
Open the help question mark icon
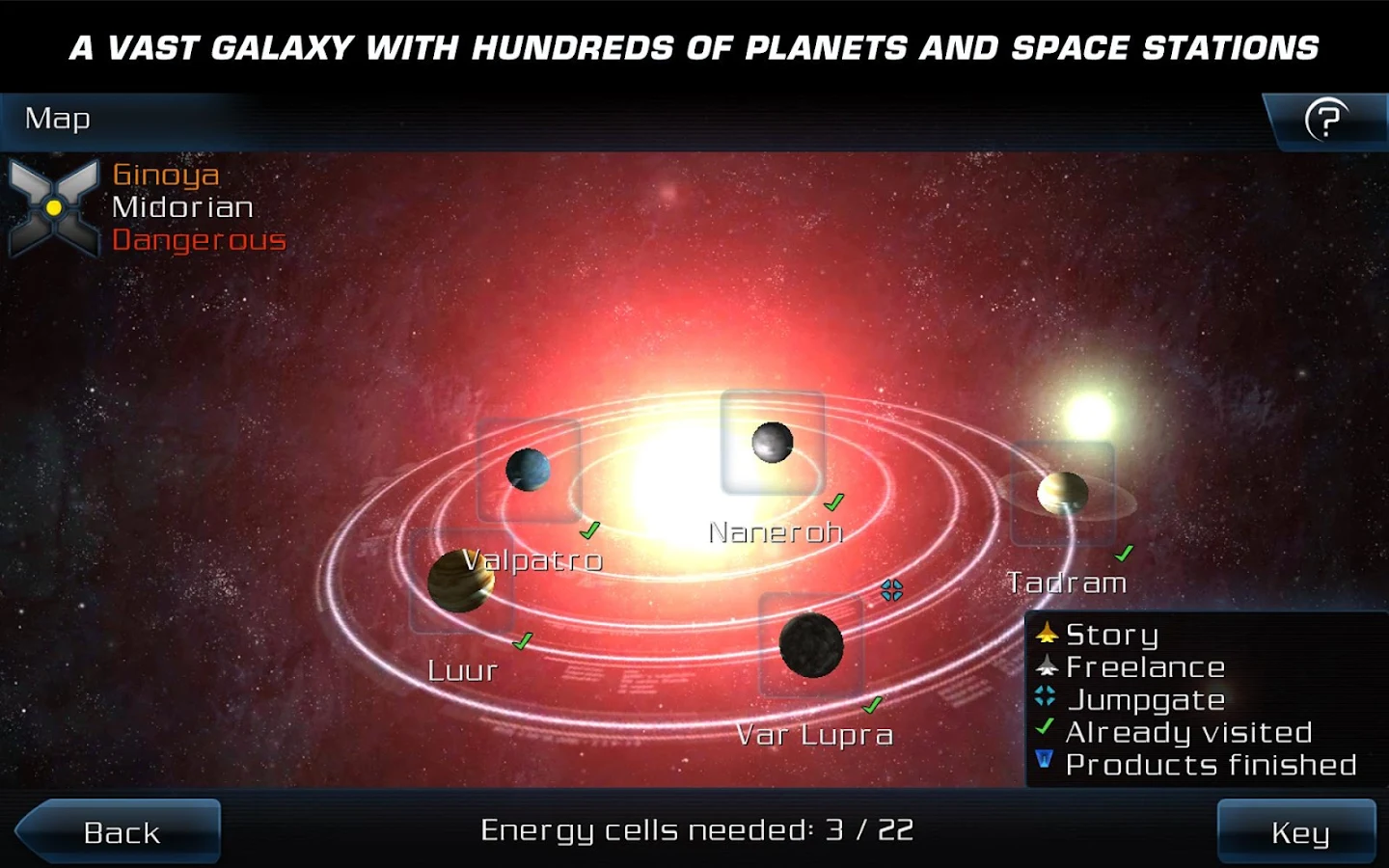[1327, 120]
